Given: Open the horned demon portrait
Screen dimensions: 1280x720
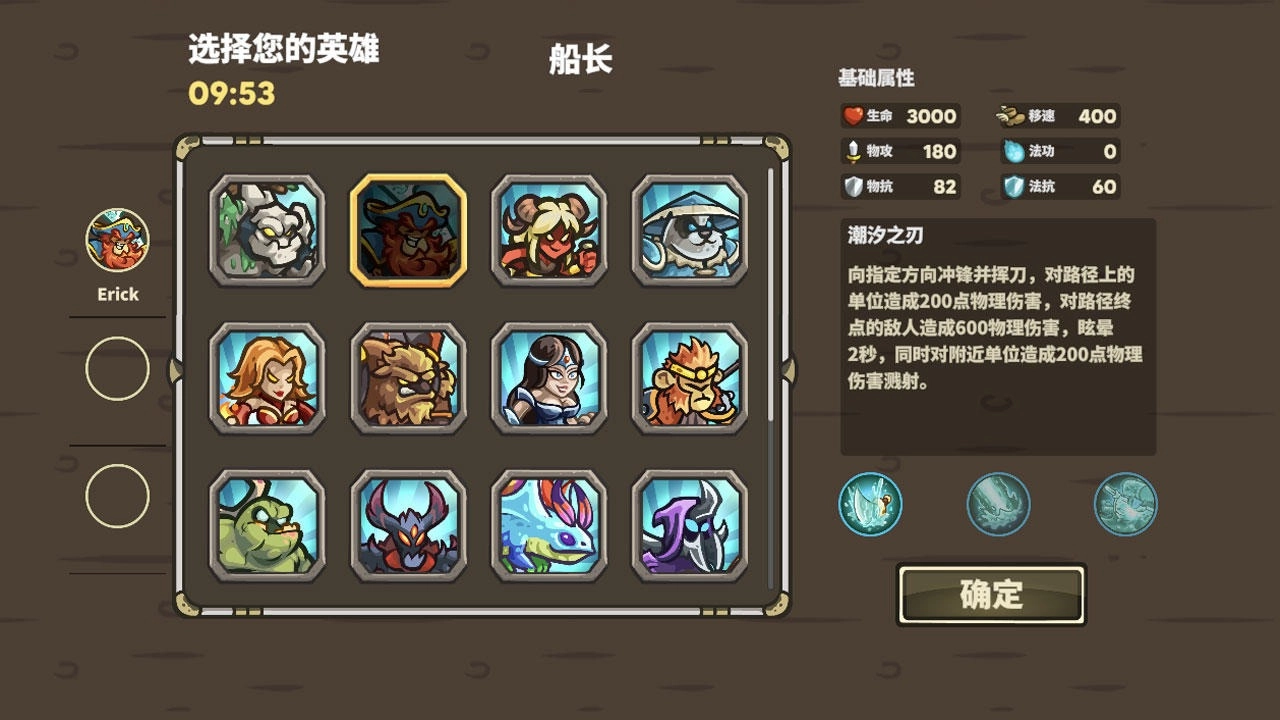Looking at the screenshot, I should click(x=405, y=525).
